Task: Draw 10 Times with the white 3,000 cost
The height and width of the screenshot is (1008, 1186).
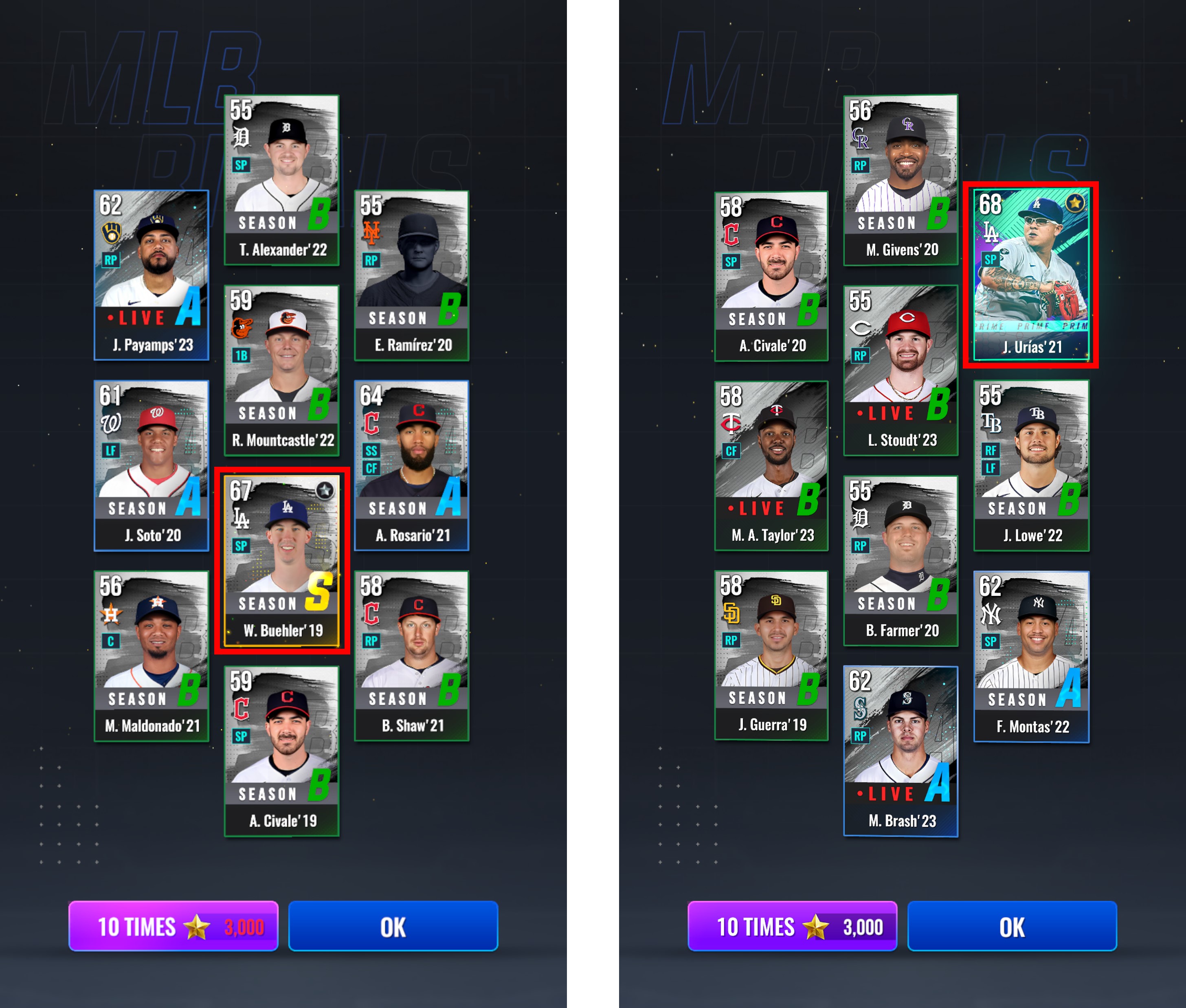Action: pyautogui.click(x=793, y=926)
